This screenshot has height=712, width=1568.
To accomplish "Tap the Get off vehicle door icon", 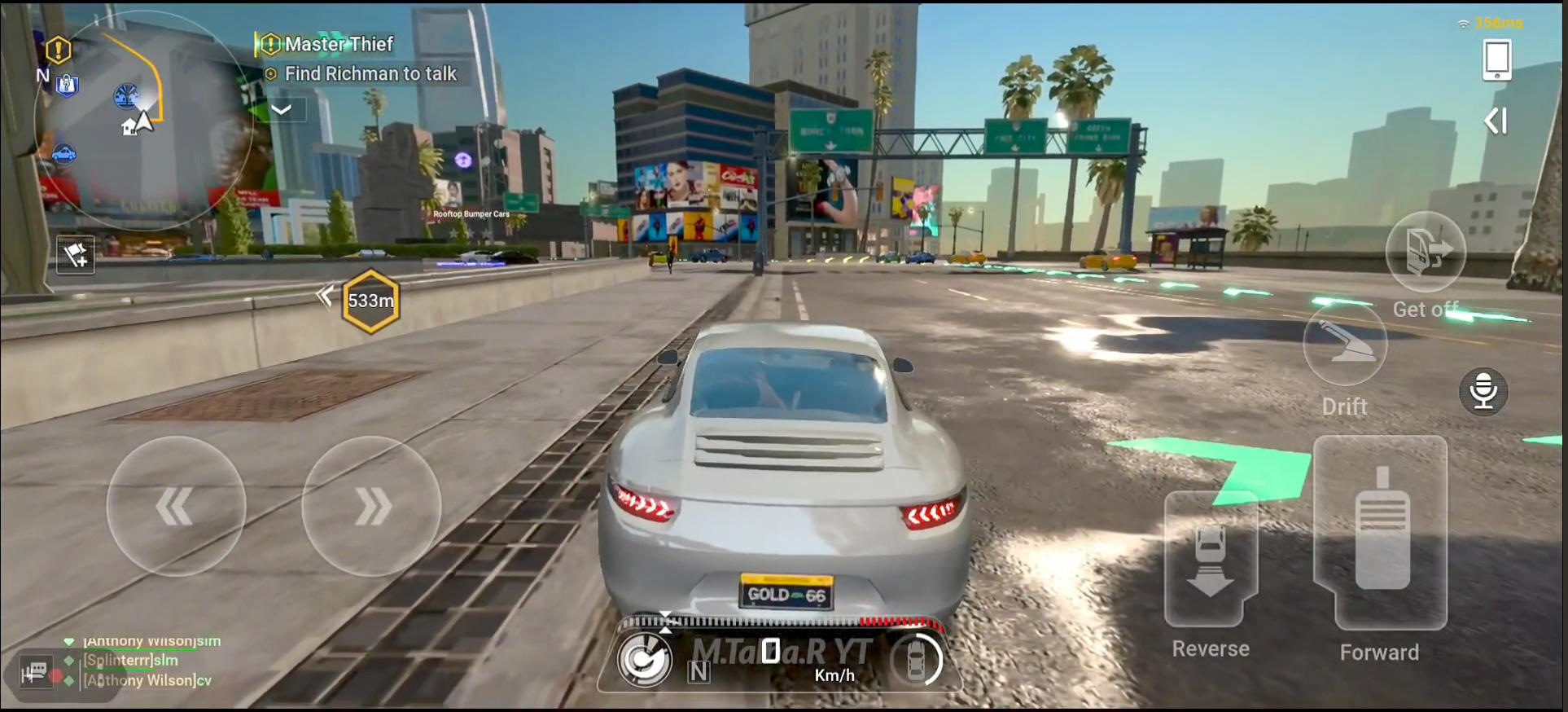I will coord(1426,253).
